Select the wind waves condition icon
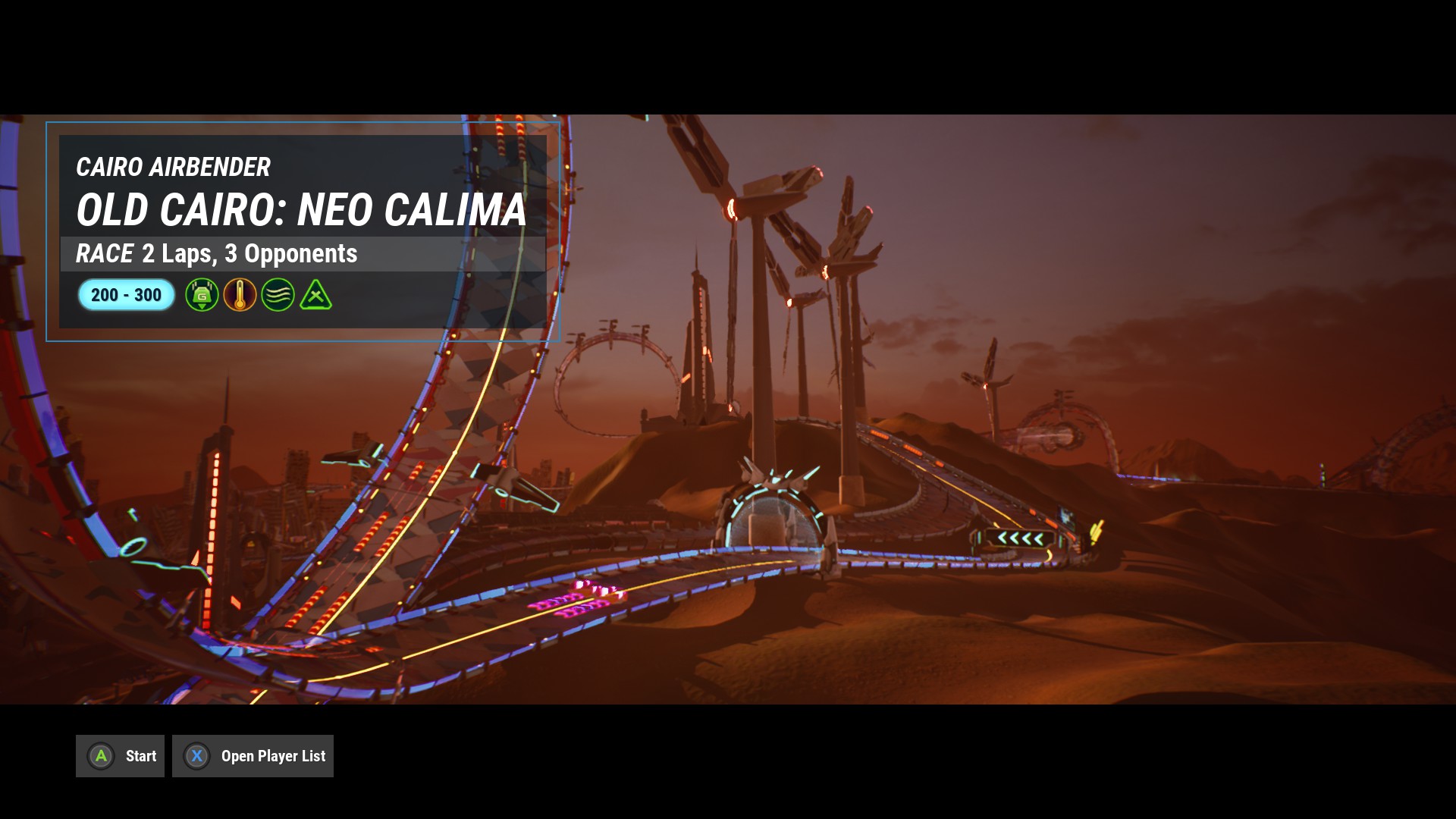This screenshot has width=1456, height=819. (278, 295)
